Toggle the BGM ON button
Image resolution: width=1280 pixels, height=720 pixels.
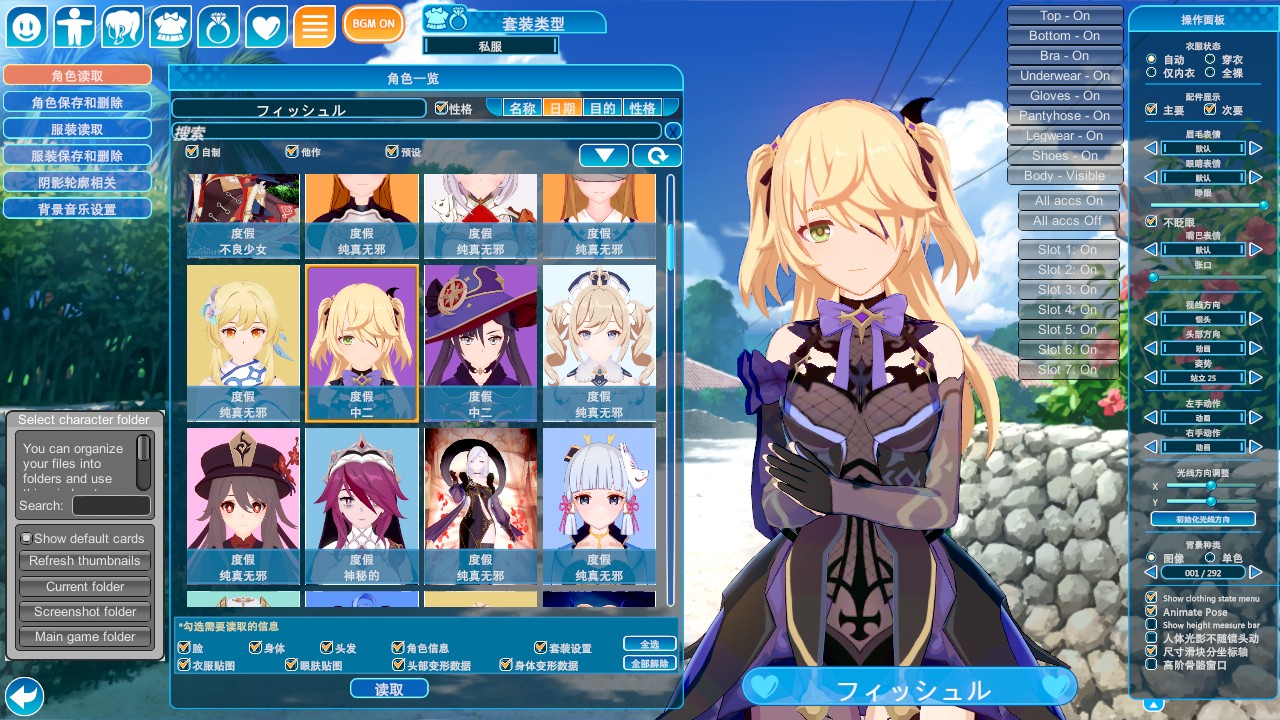(373, 24)
